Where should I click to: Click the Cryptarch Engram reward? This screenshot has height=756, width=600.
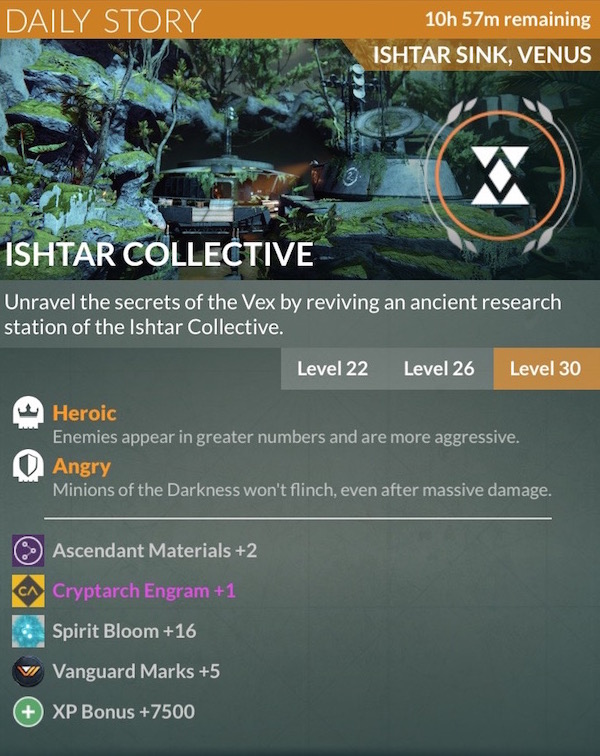[144, 591]
